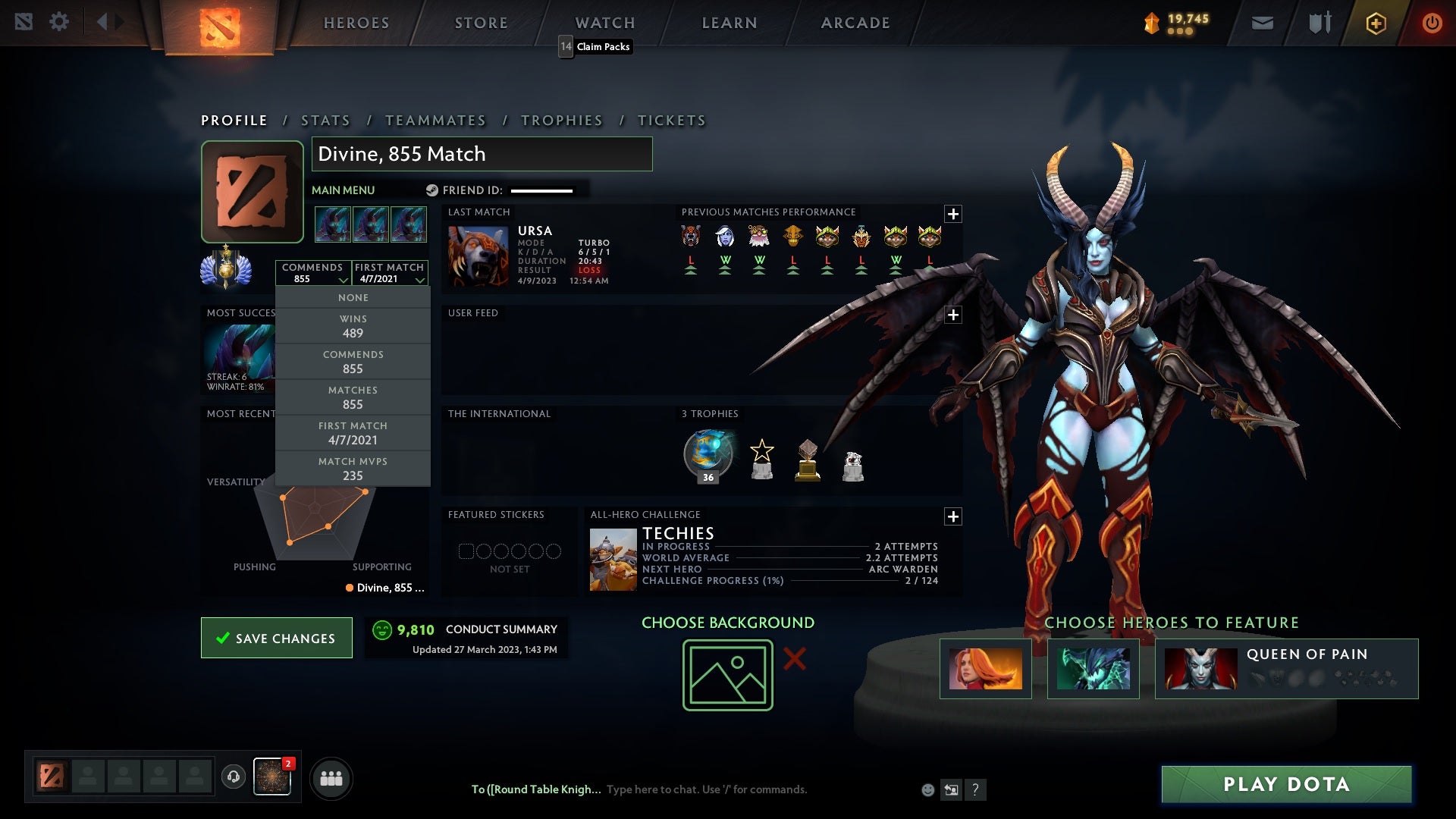
Task: Open the friends list icon near party slots
Action: pos(331,778)
